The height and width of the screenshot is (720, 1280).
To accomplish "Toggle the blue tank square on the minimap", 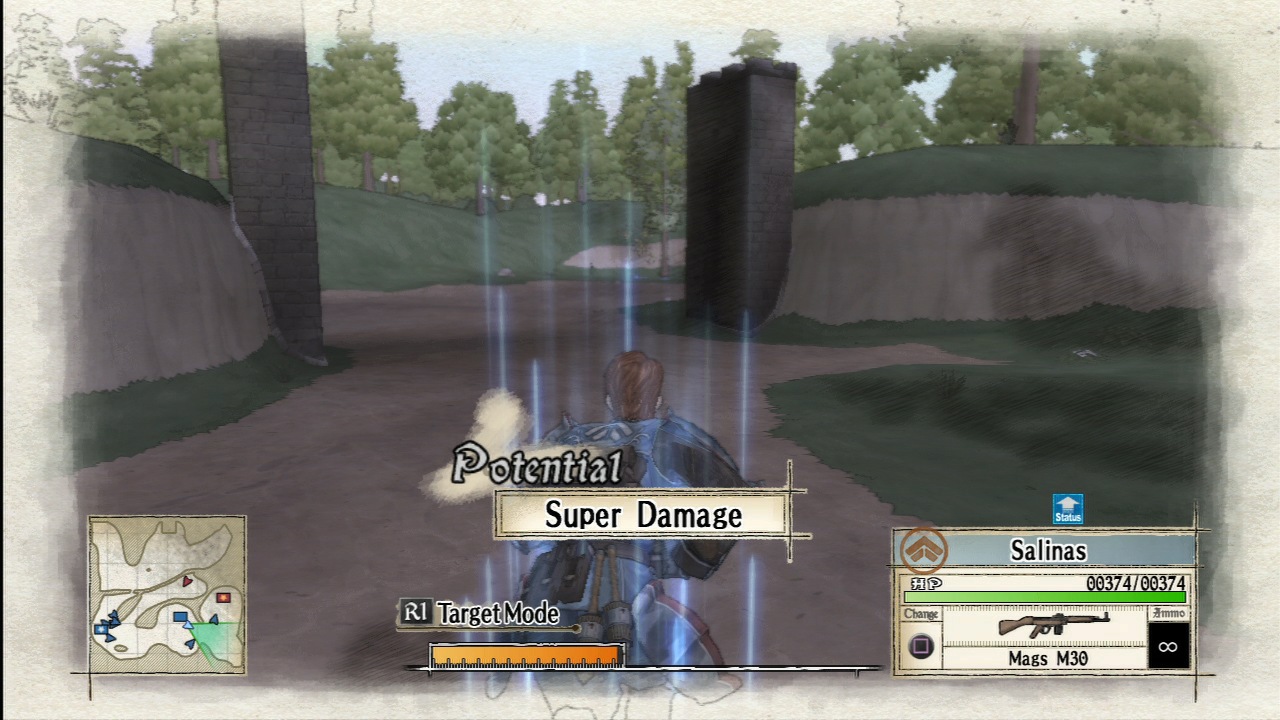I will 179,616.
